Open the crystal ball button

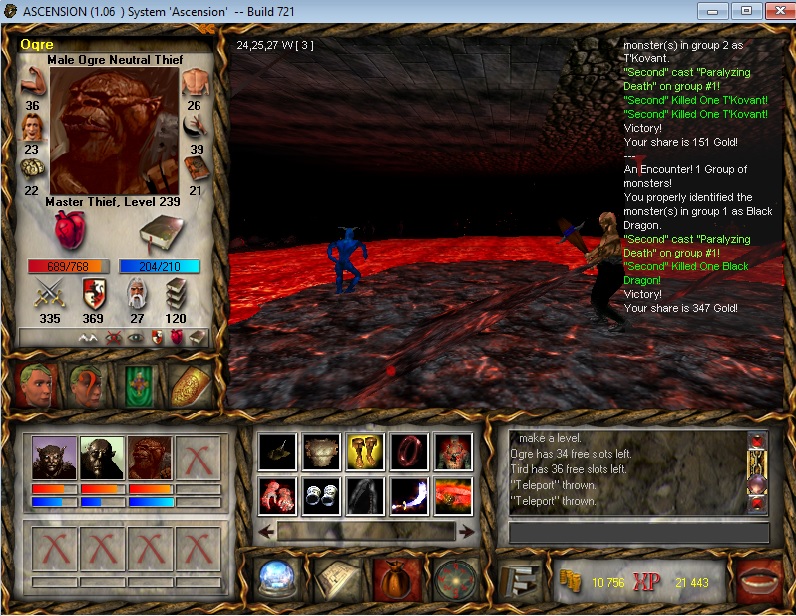click(x=275, y=579)
